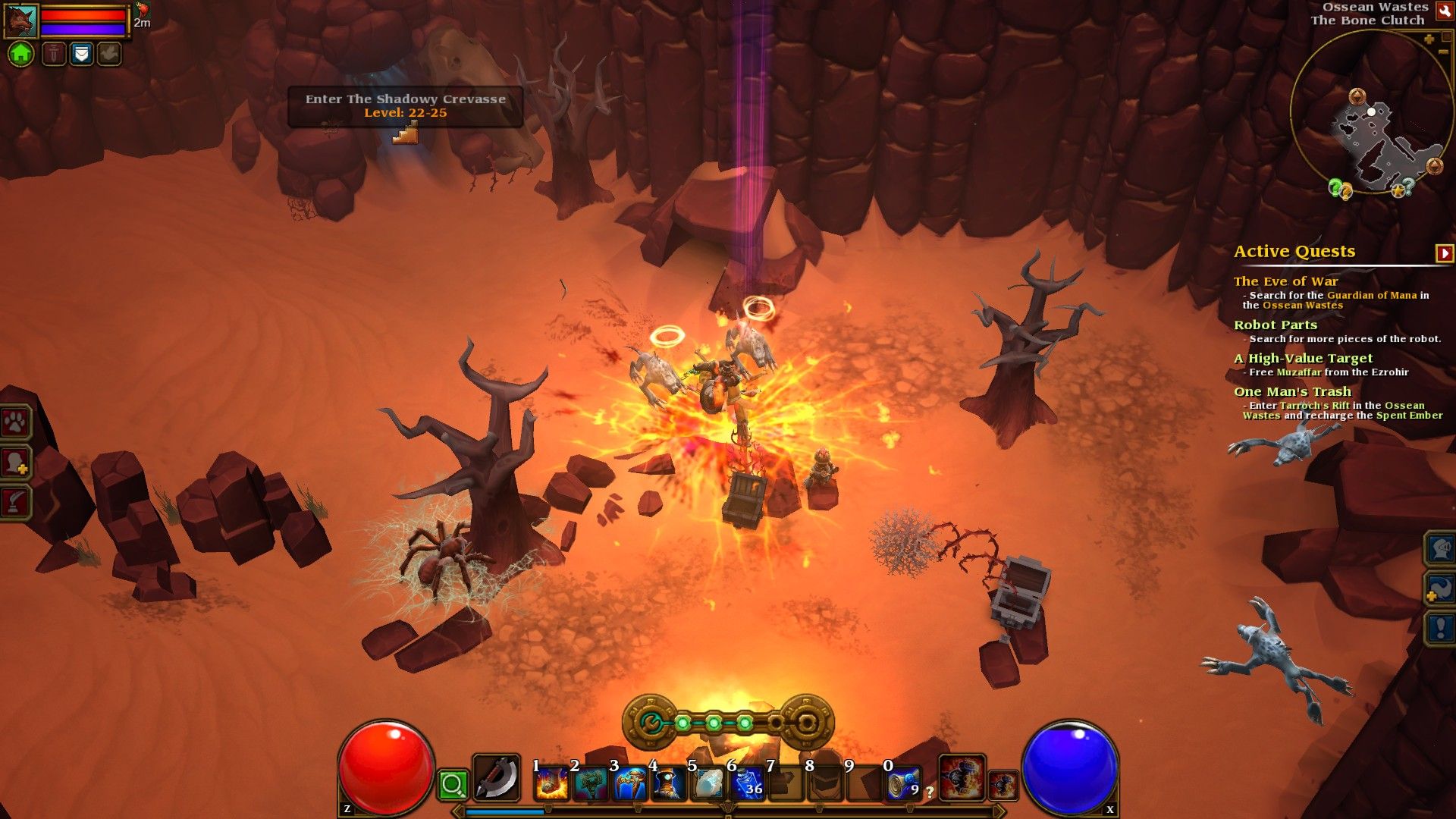
Task: Select the Robot Parts quest
Action: pyautogui.click(x=1275, y=325)
